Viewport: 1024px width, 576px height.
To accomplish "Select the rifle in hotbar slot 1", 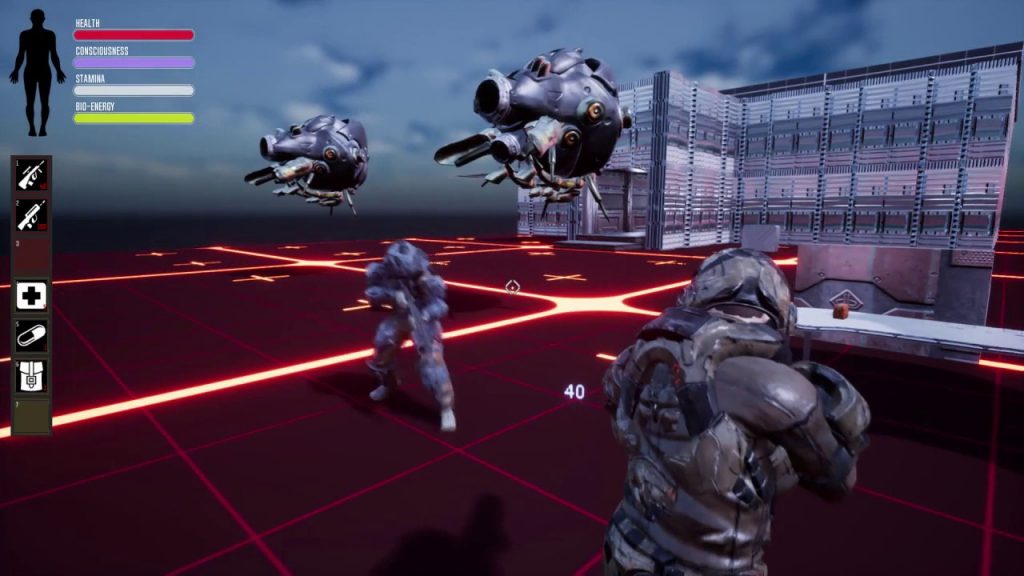I will click(31, 174).
